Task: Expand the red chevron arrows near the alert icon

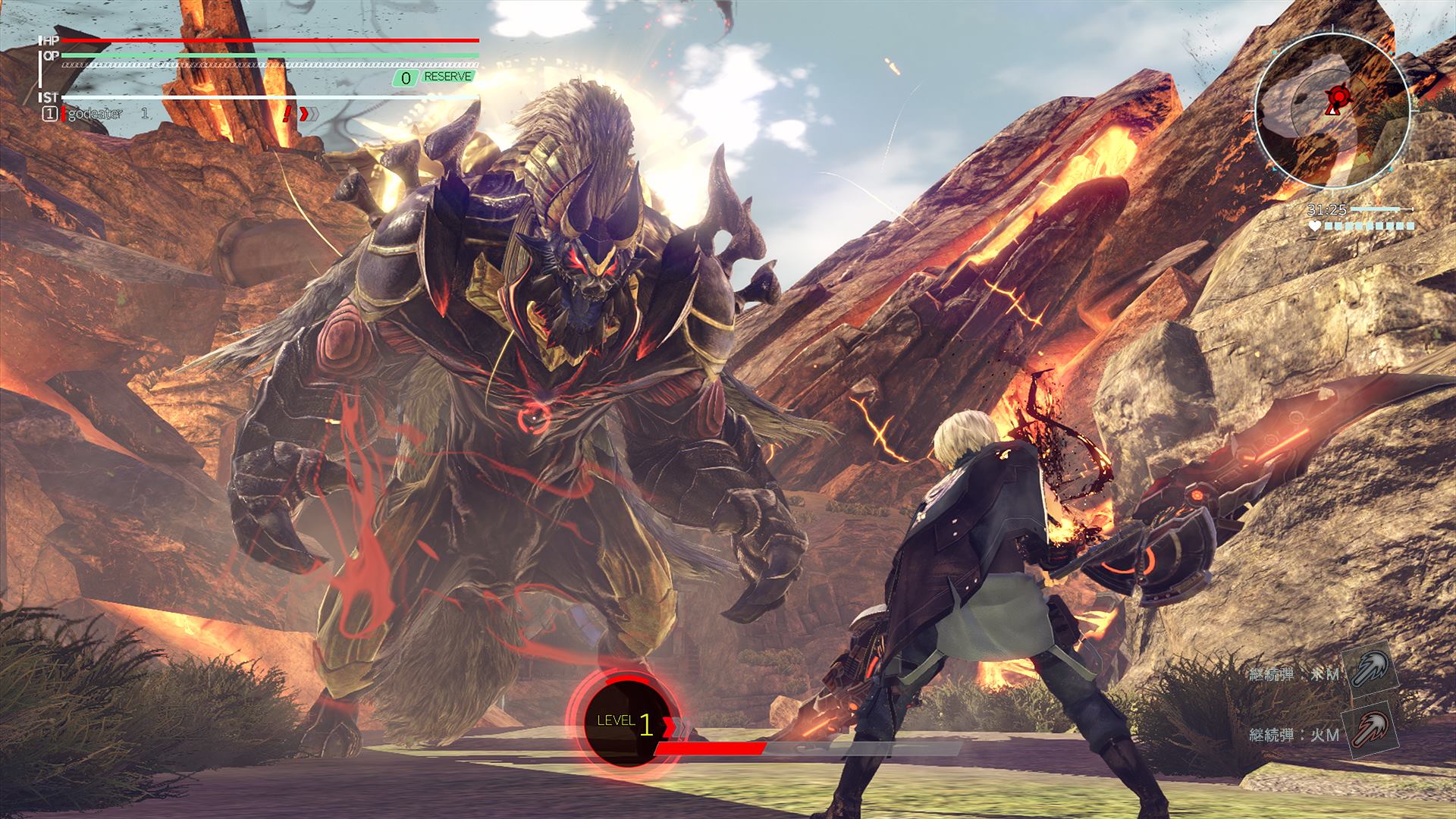Action: [x=309, y=114]
